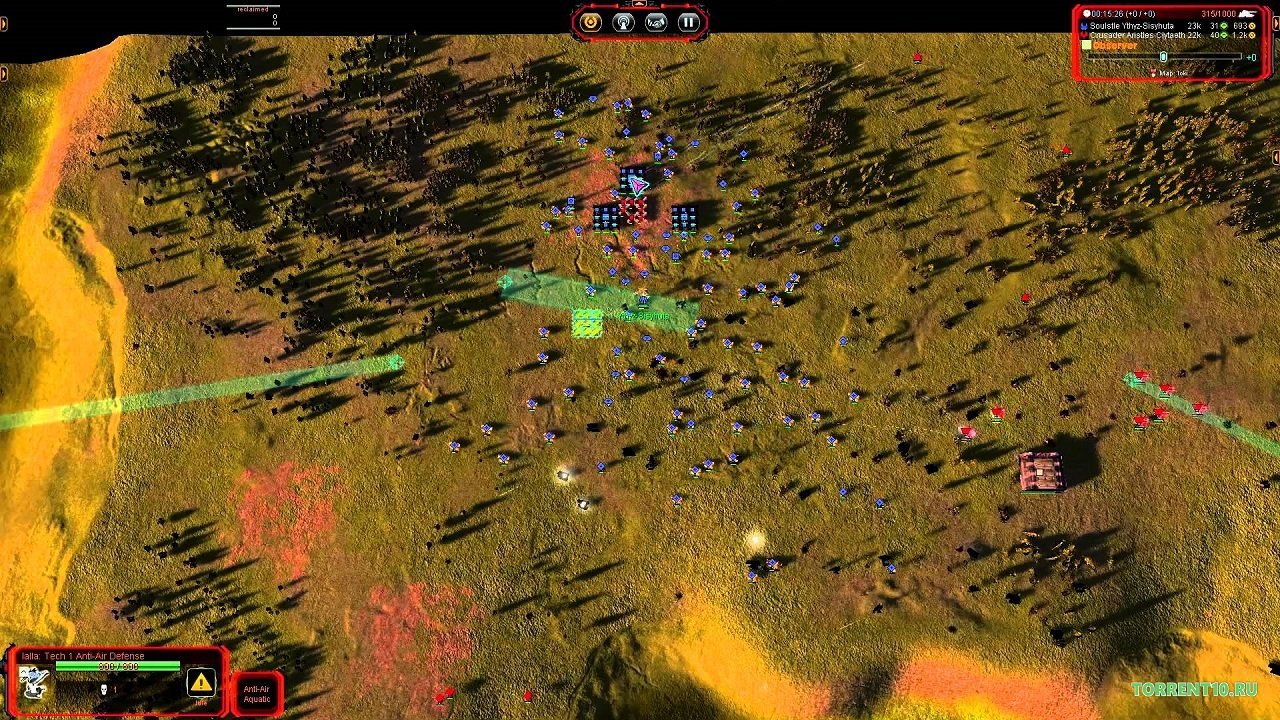Click the skull kill-count icon on unit panel

coord(104,689)
